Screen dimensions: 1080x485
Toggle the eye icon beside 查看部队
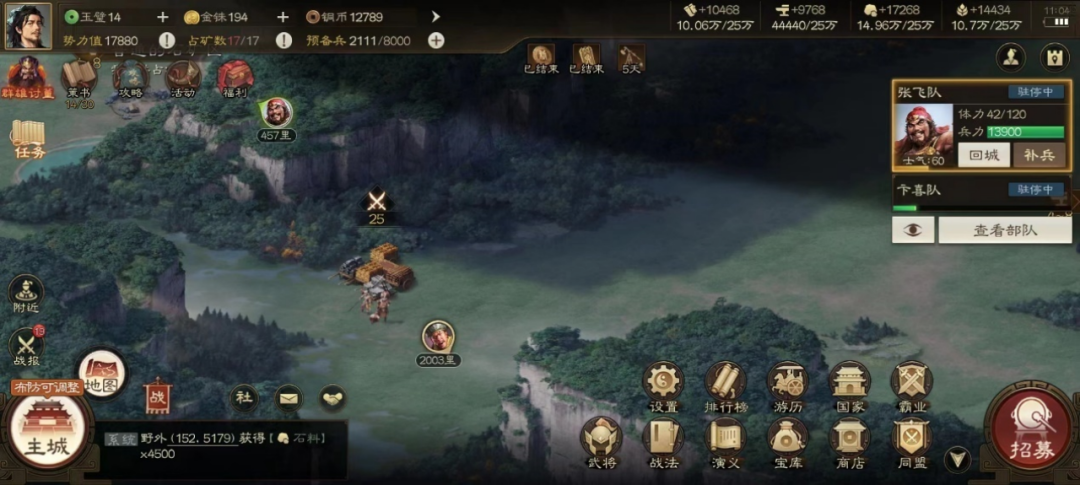[912, 230]
